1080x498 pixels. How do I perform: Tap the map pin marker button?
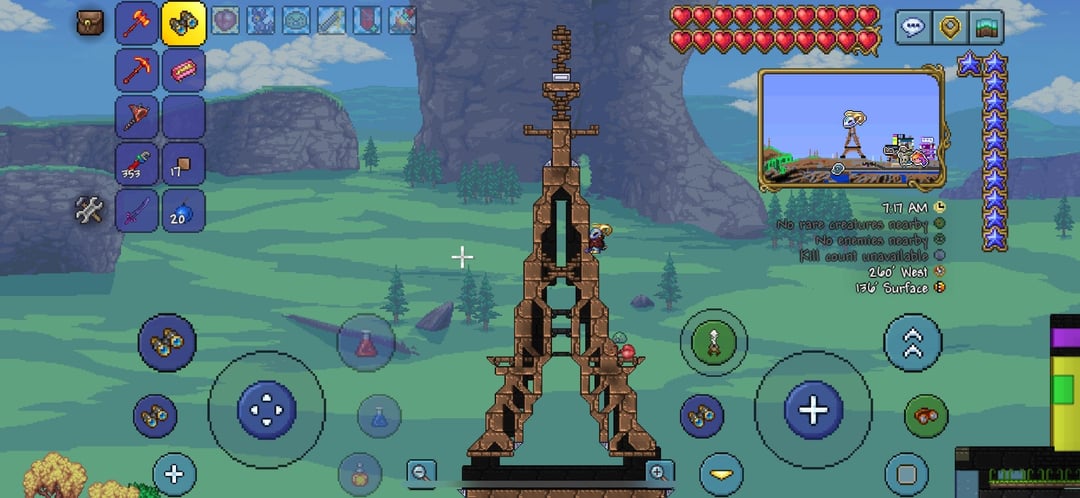pos(949,27)
